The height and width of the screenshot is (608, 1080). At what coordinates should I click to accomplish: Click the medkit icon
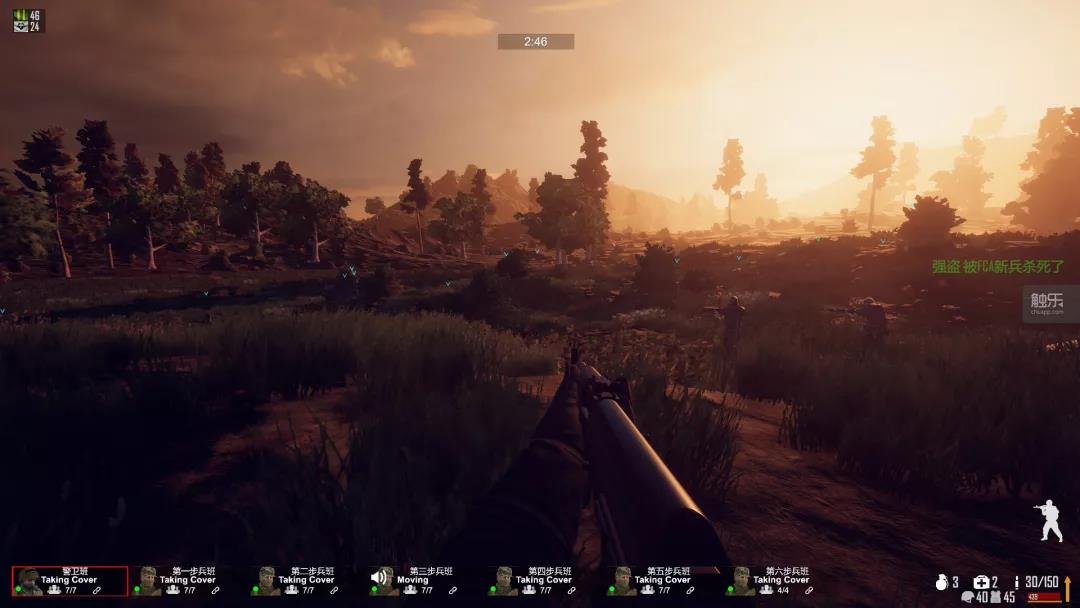[981, 582]
